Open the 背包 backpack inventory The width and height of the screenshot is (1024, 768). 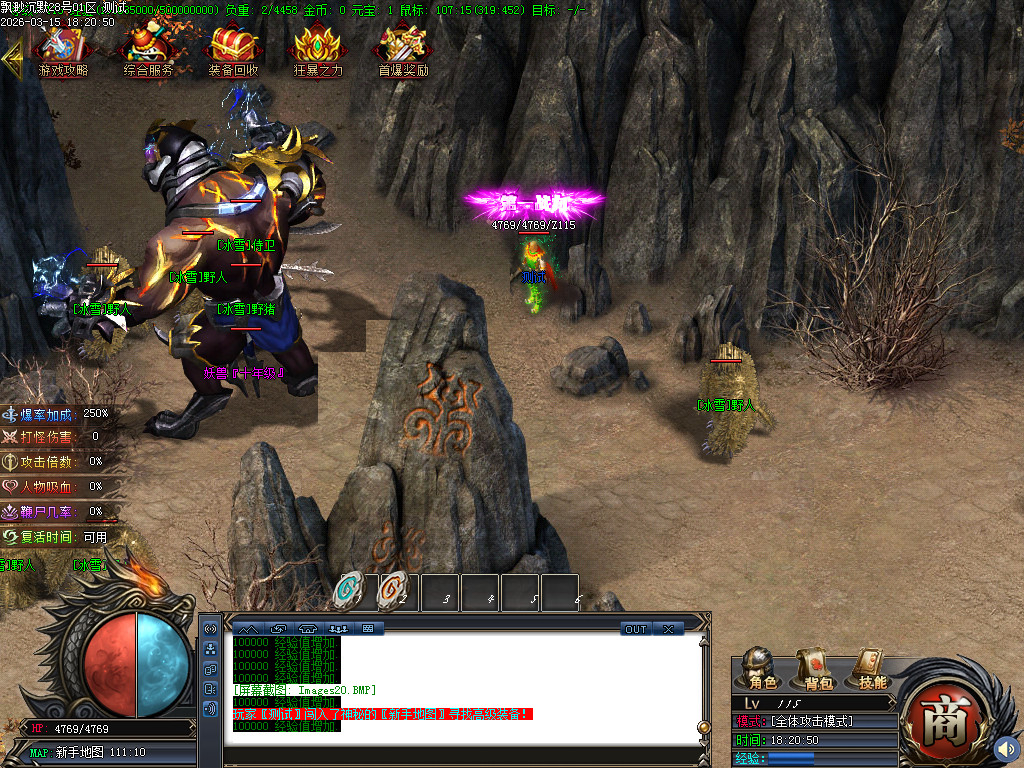tap(817, 668)
